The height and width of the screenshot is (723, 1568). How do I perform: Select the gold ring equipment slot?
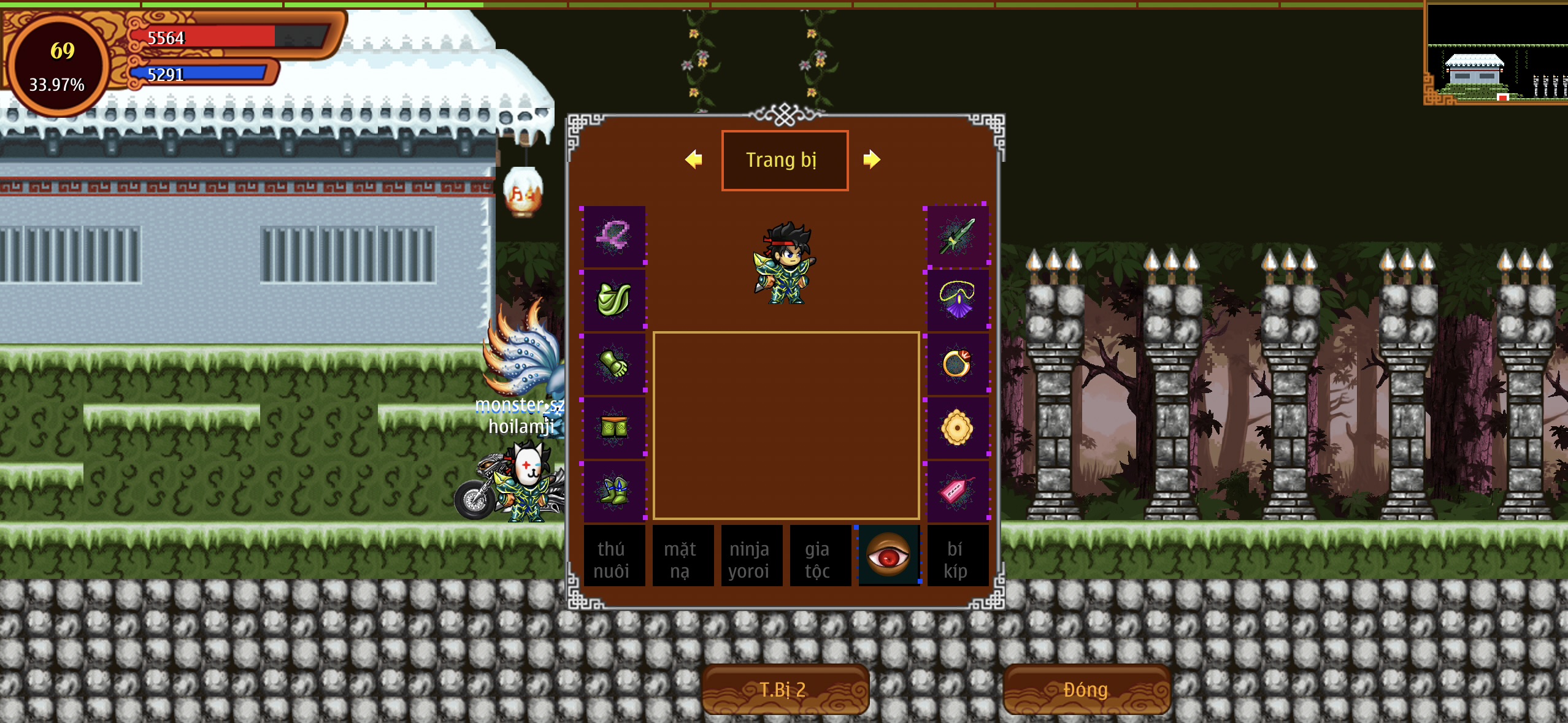(x=957, y=364)
